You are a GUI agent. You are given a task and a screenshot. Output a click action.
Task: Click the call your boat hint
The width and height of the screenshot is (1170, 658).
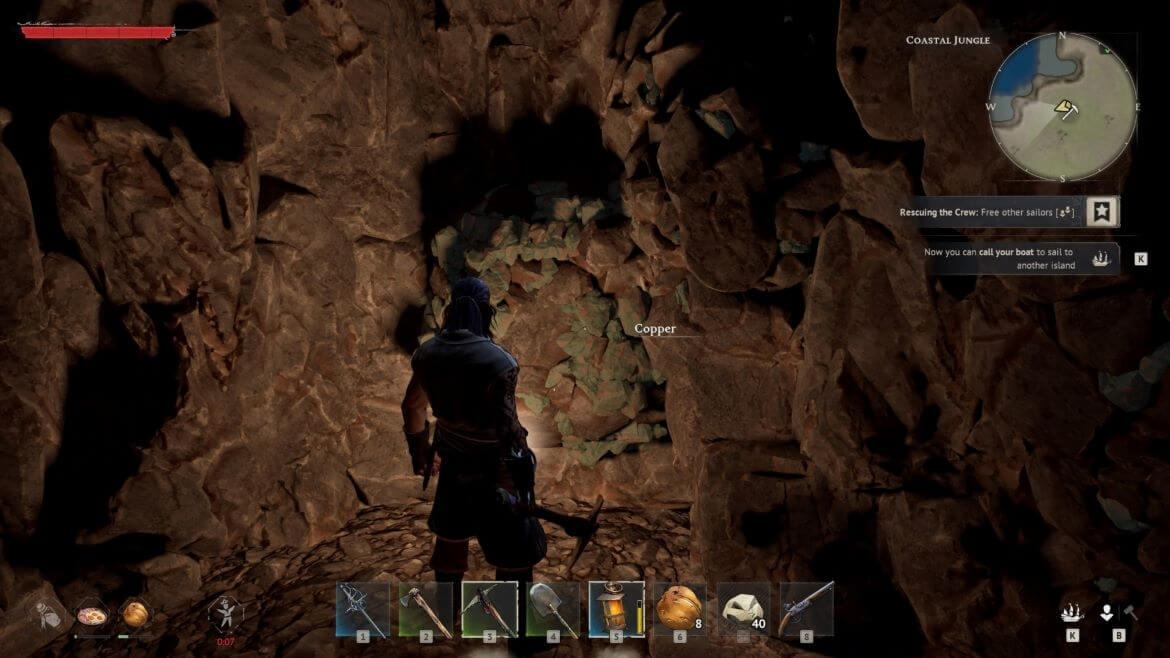point(1012,258)
